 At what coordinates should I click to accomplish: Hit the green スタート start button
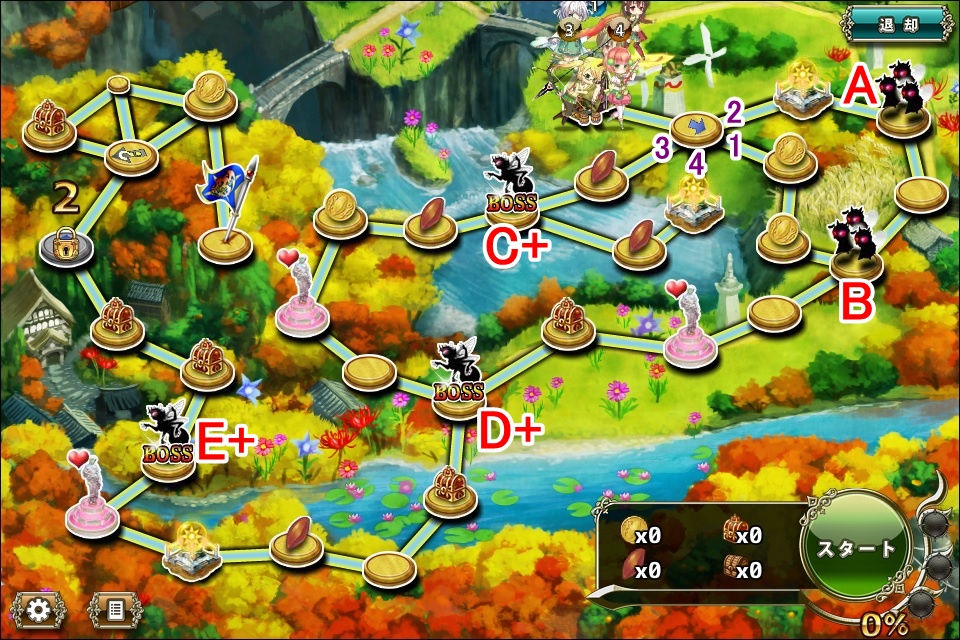pos(856,551)
